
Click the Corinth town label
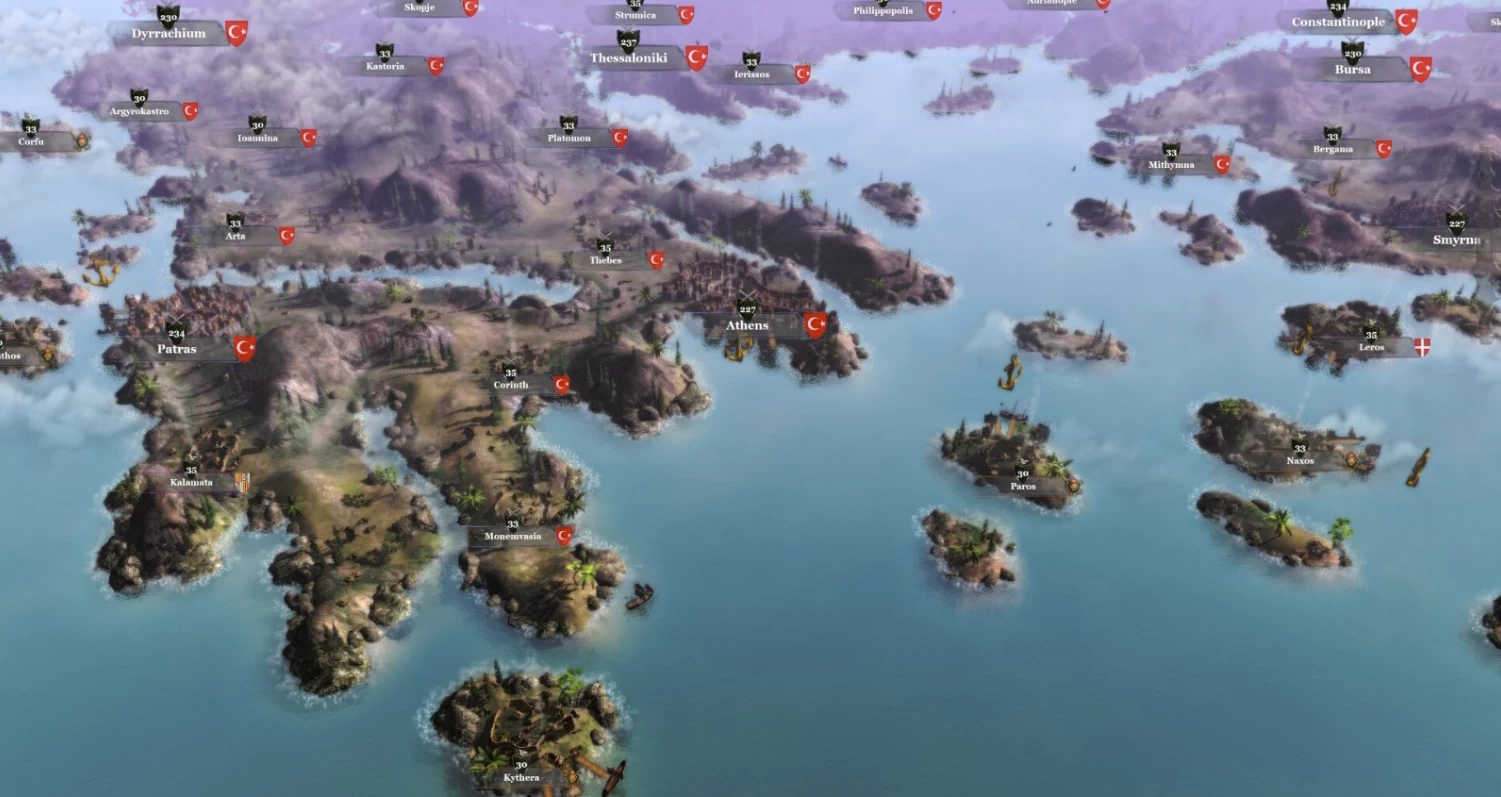(511, 385)
